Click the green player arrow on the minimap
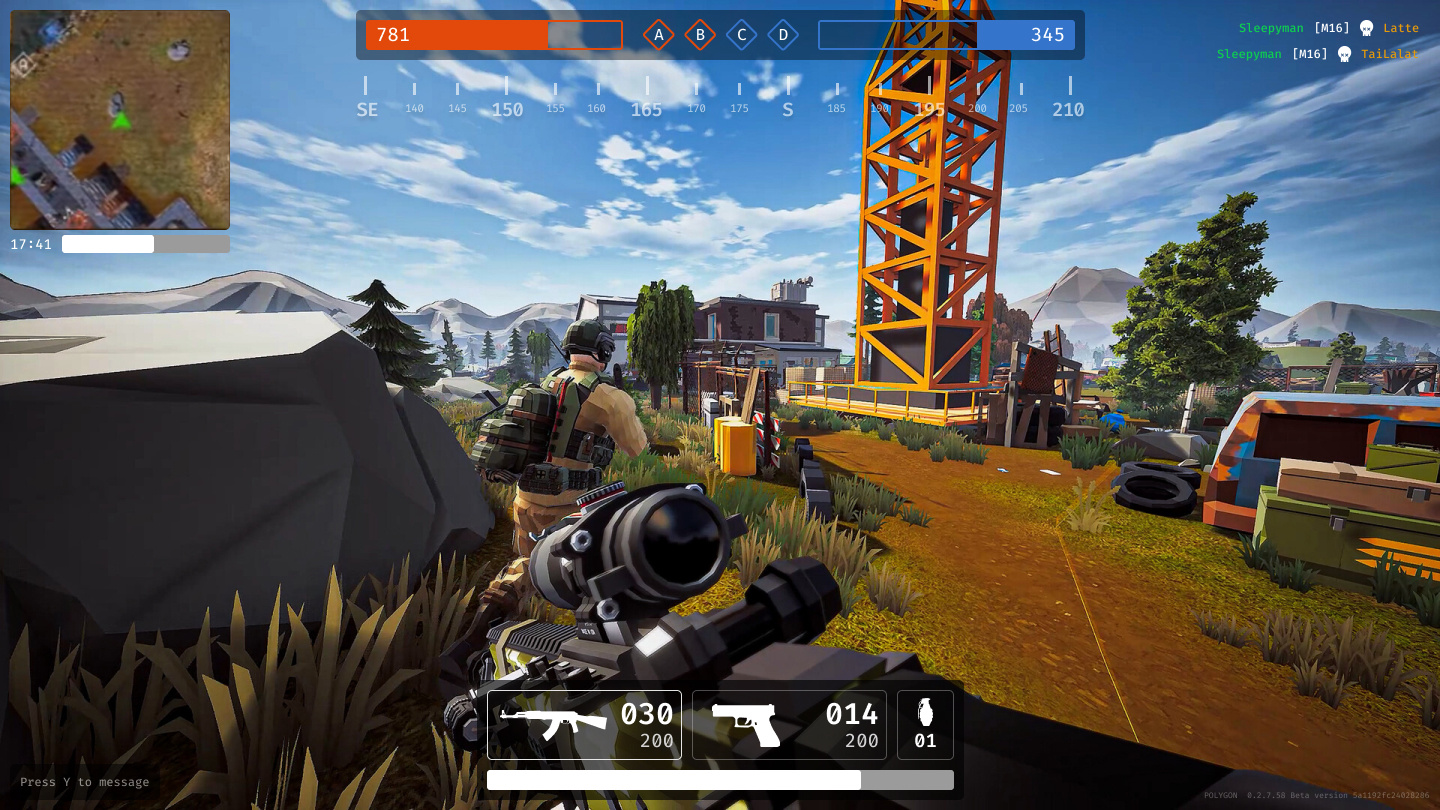1440x810 pixels. click(120, 119)
